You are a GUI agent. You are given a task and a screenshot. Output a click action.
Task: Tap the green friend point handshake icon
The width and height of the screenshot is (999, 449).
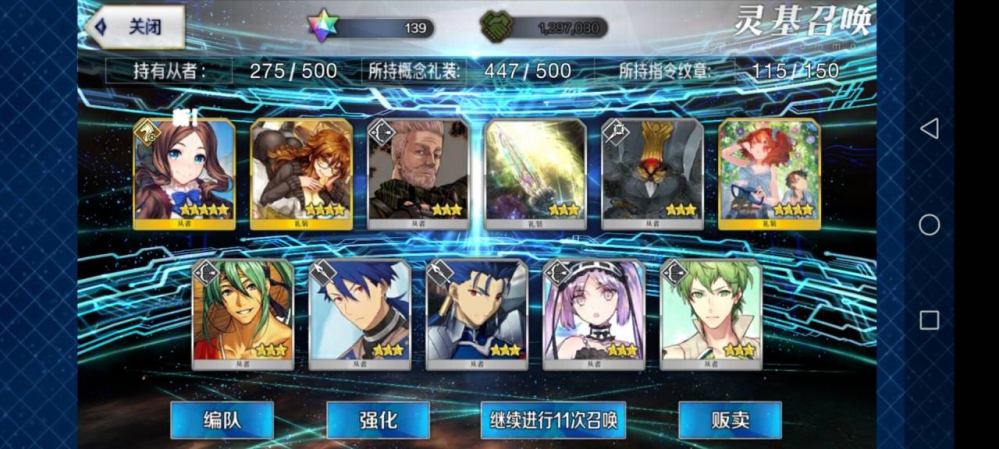(497, 27)
